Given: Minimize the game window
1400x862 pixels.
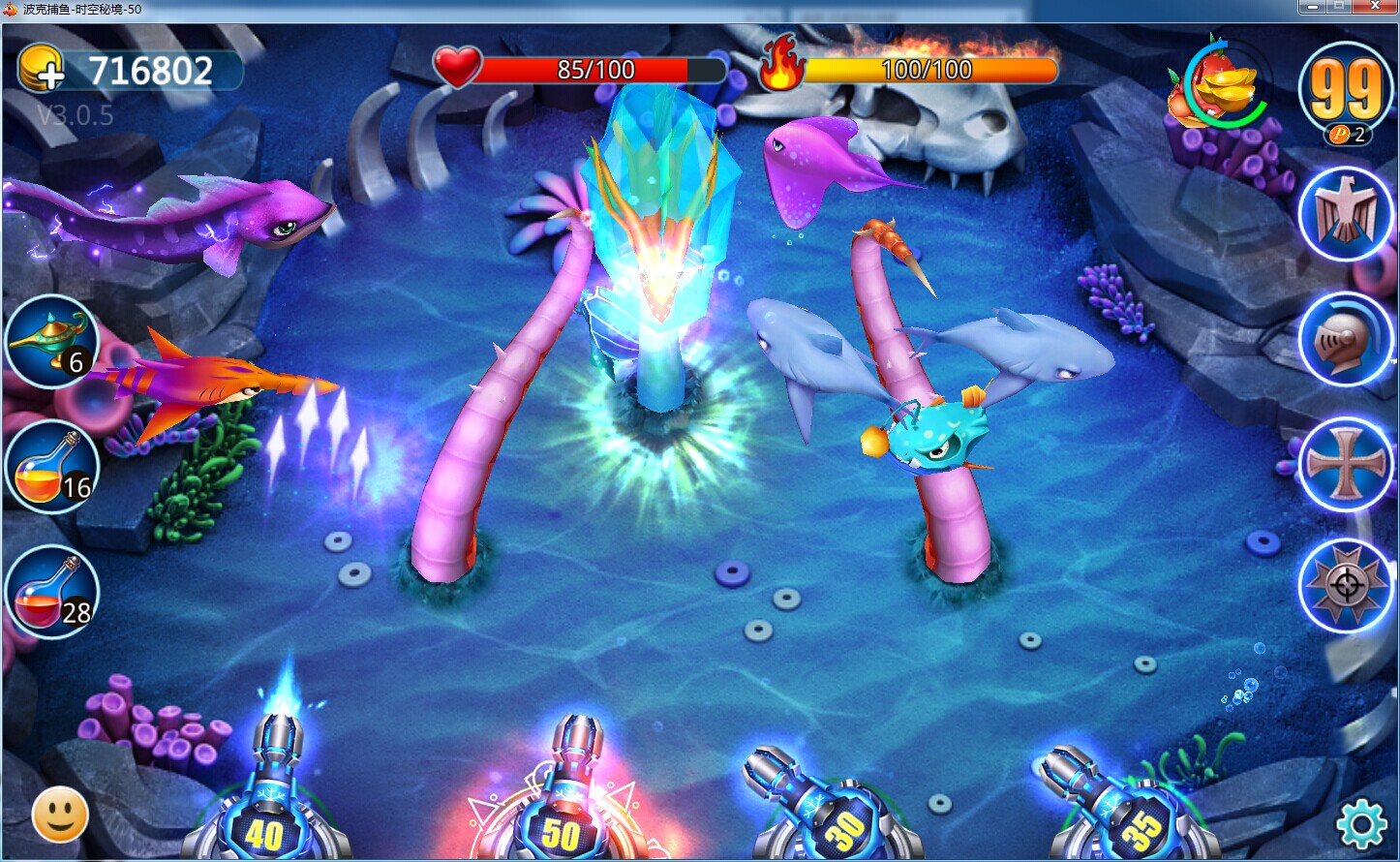Looking at the screenshot, I should [x=1312, y=7].
